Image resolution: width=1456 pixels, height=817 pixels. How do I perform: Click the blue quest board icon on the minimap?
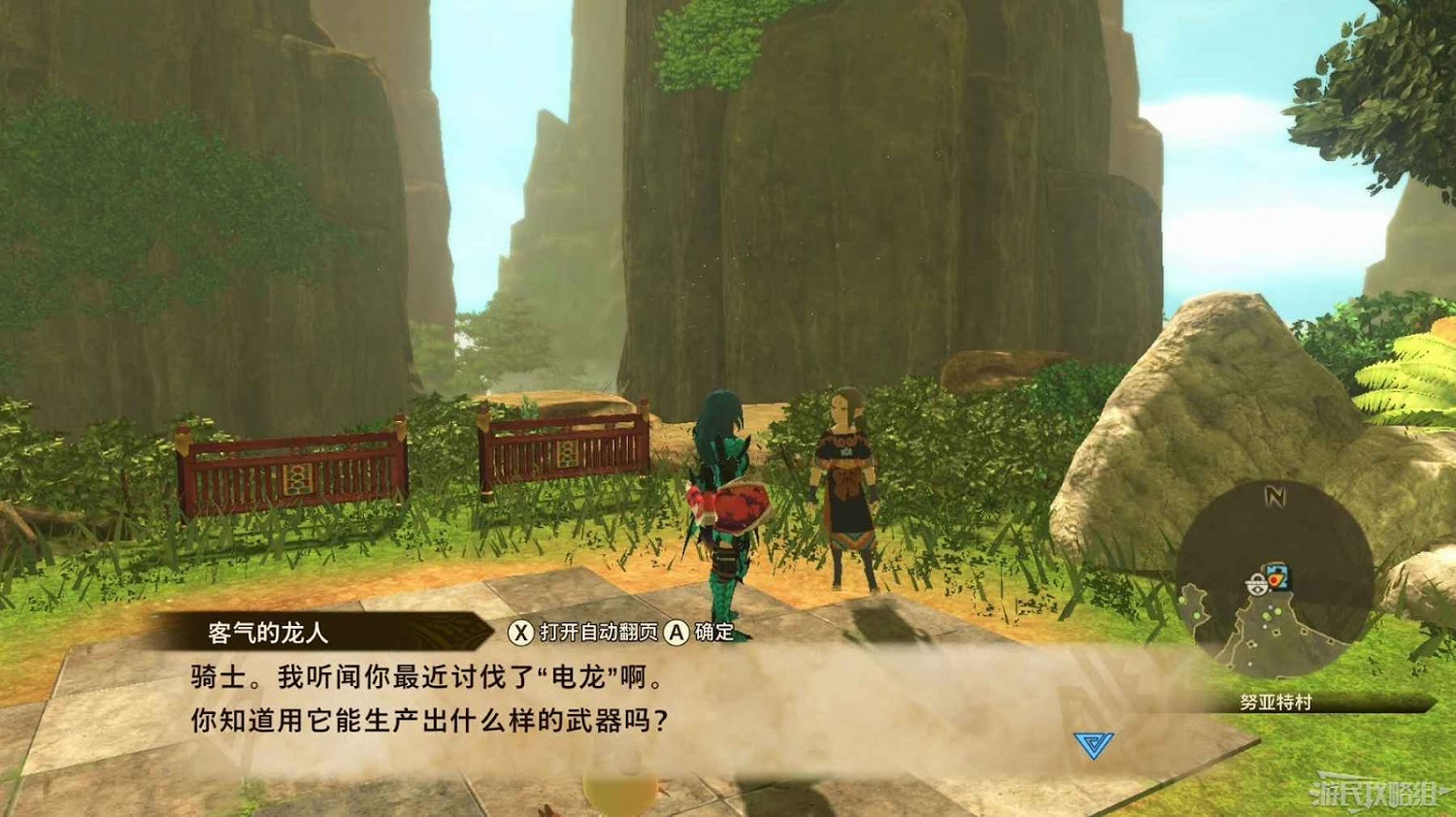click(x=1280, y=570)
